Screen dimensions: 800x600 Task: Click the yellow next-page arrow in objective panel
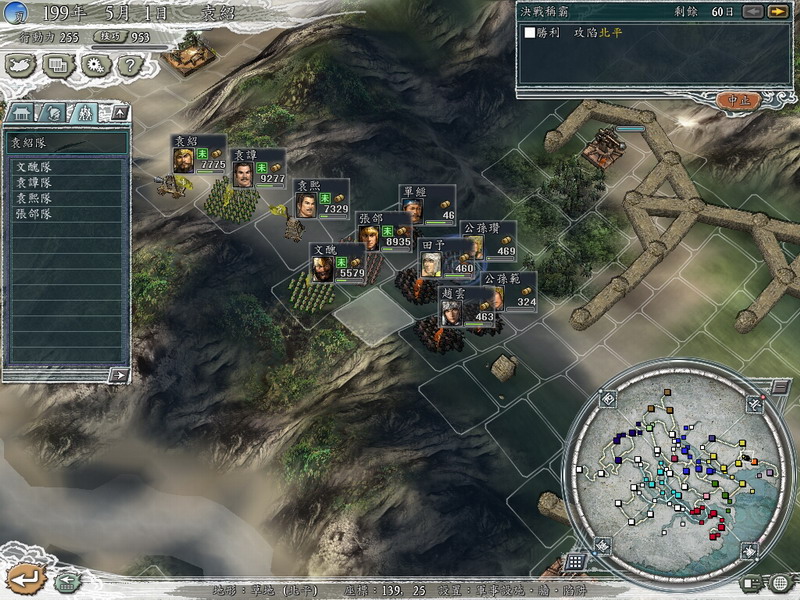[777, 11]
